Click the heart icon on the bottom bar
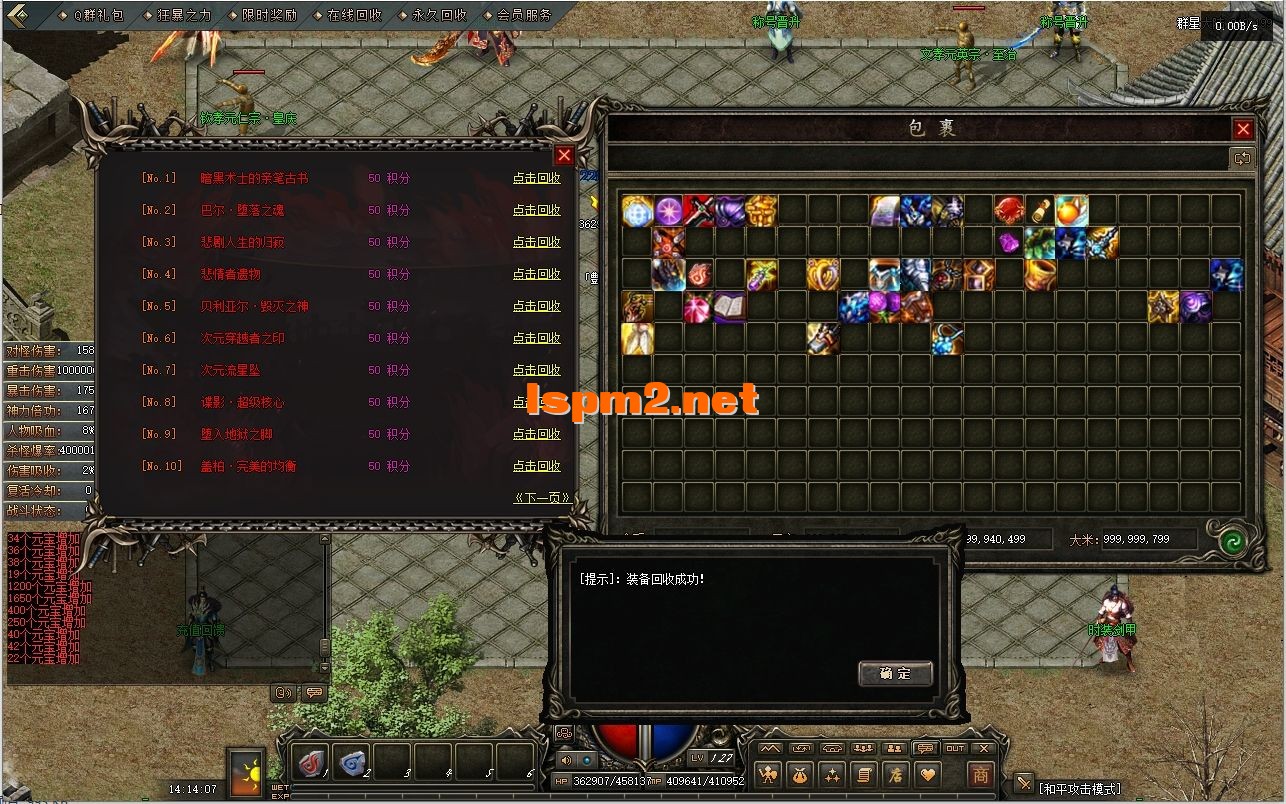The width and height of the screenshot is (1286, 804). pos(928,774)
